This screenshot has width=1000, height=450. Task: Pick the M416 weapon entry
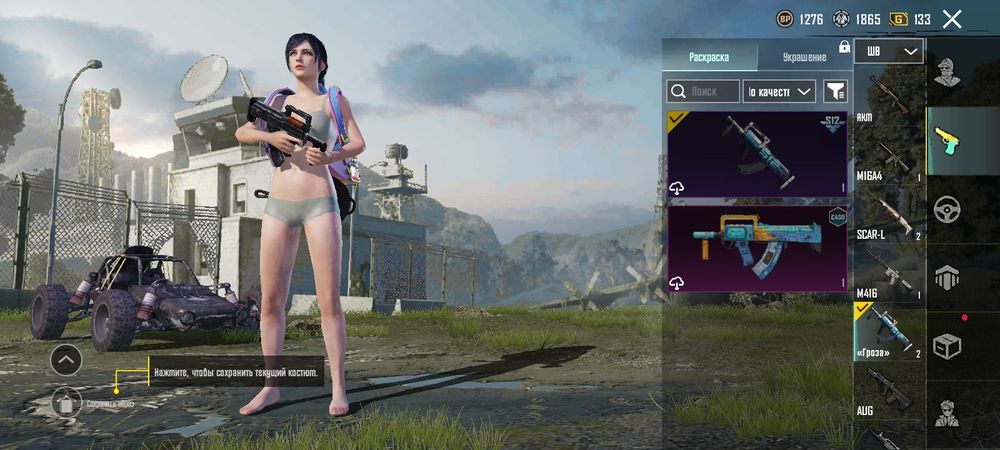889,272
